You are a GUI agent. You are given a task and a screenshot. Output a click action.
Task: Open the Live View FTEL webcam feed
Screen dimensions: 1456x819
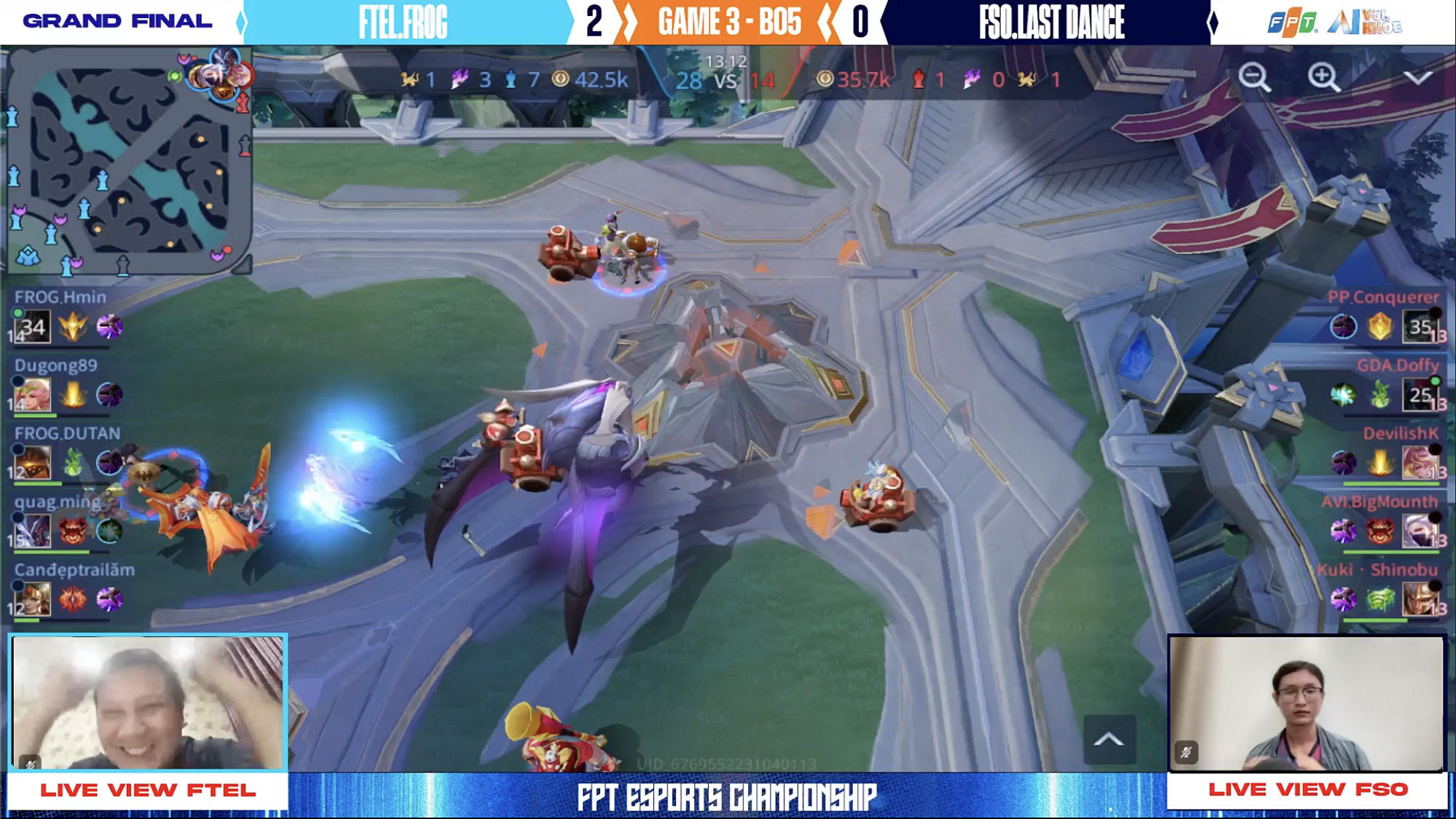(148, 703)
